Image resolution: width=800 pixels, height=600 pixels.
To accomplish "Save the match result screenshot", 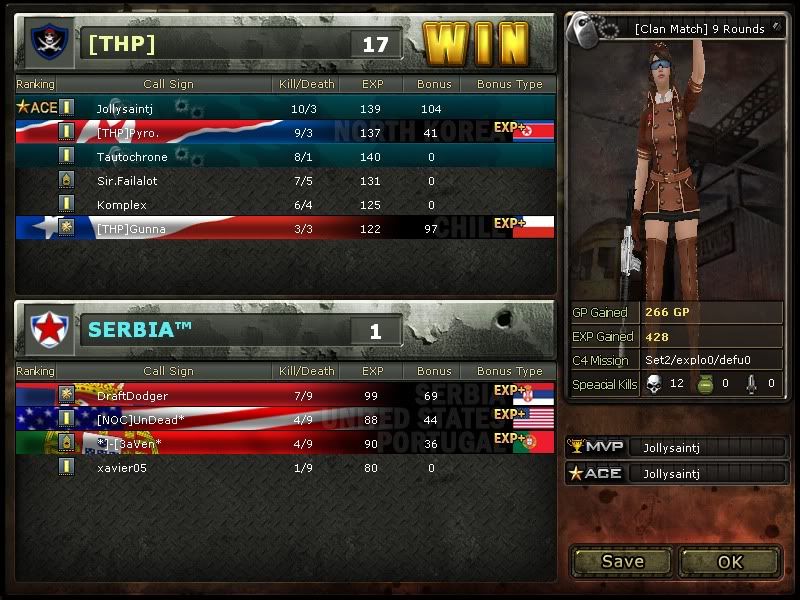I will coord(622,561).
